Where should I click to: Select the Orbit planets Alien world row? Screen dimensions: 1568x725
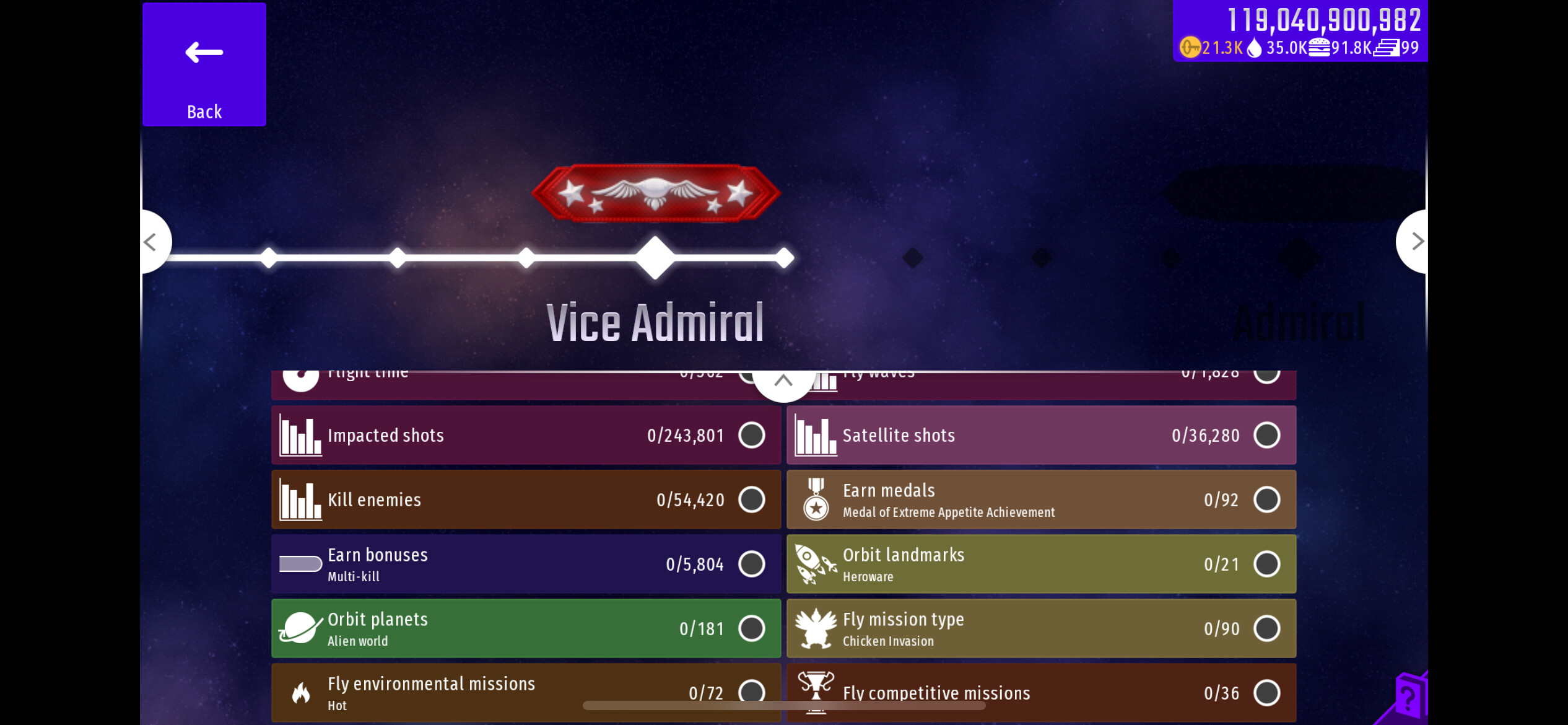pos(526,628)
